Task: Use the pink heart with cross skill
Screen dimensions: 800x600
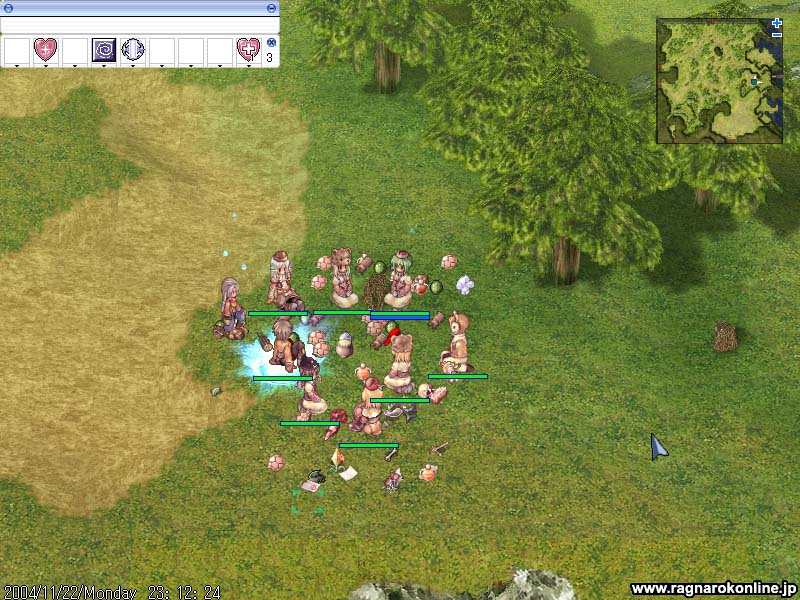Action: click(248, 49)
